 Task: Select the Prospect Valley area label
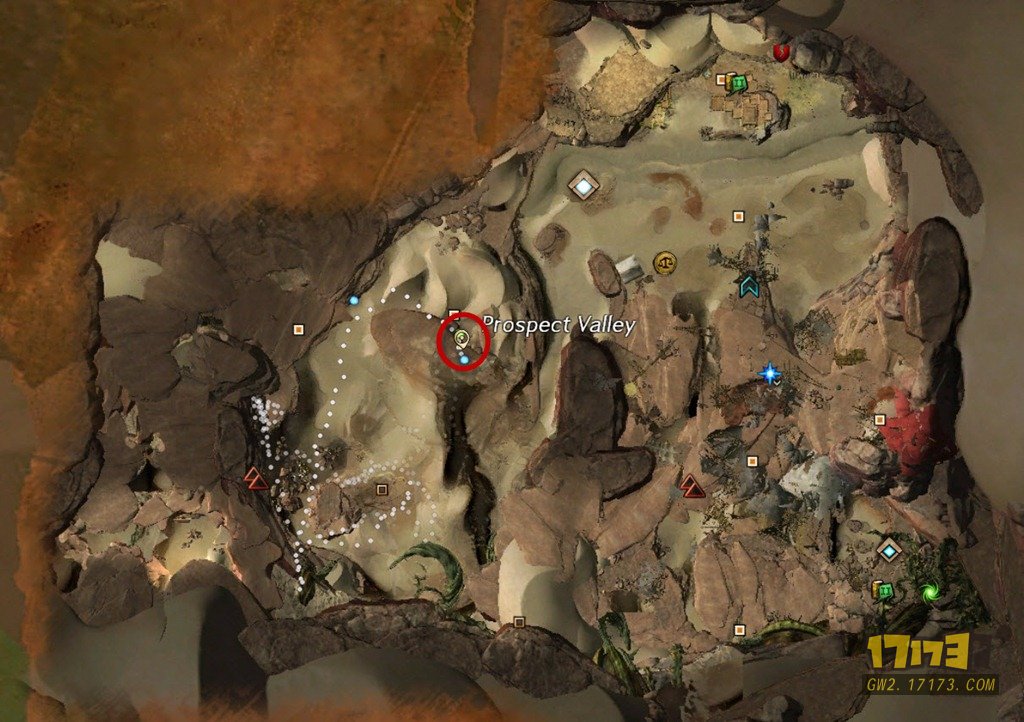pos(559,325)
